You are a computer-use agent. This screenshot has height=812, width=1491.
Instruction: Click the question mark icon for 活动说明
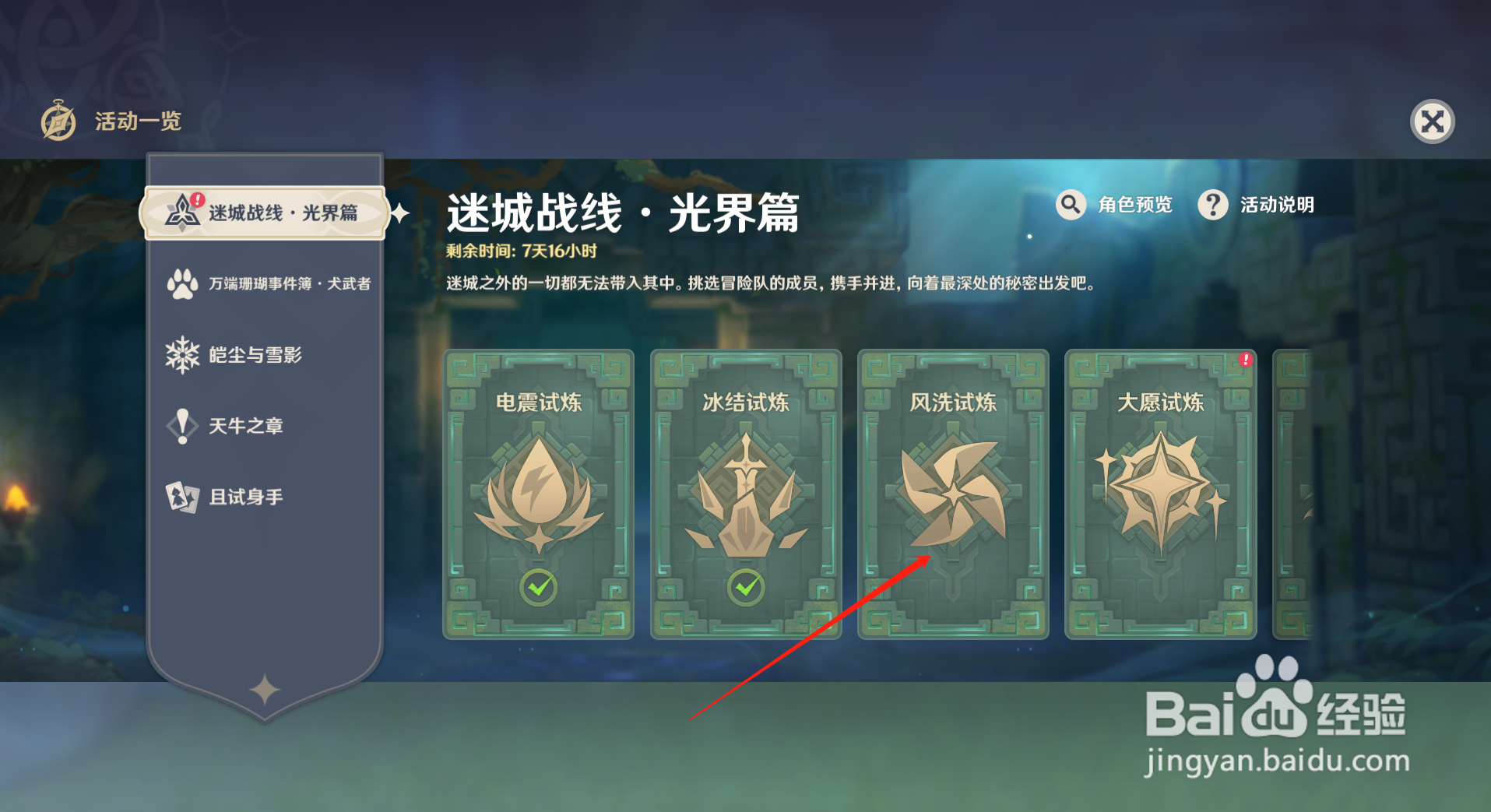(x=1213, y=205)
